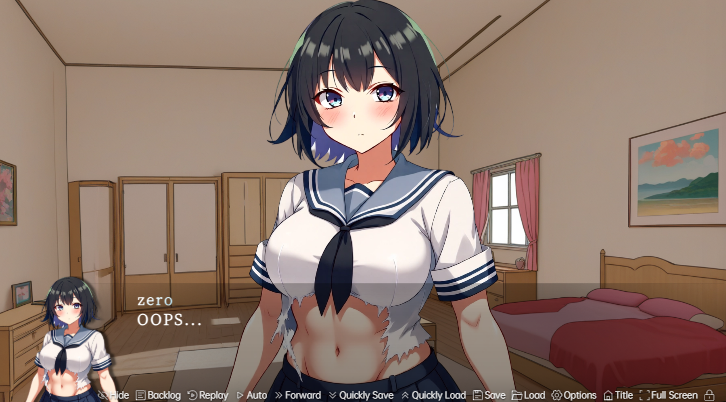Return to the Title screen
This screenshot has width=726, height=402.
[x=618, y=395]
